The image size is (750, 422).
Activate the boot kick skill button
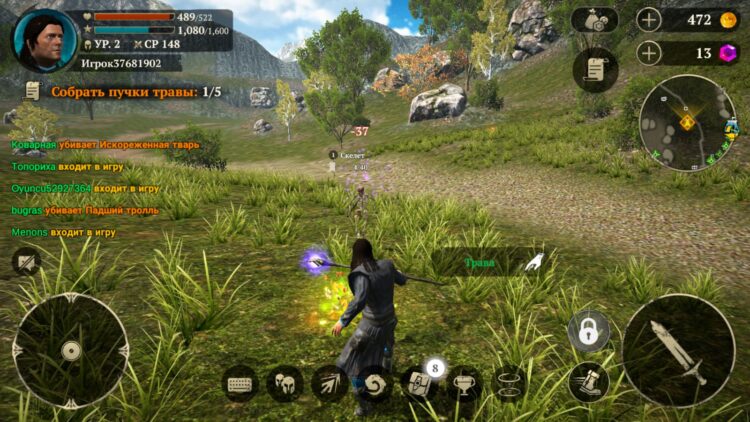[589, 382]
